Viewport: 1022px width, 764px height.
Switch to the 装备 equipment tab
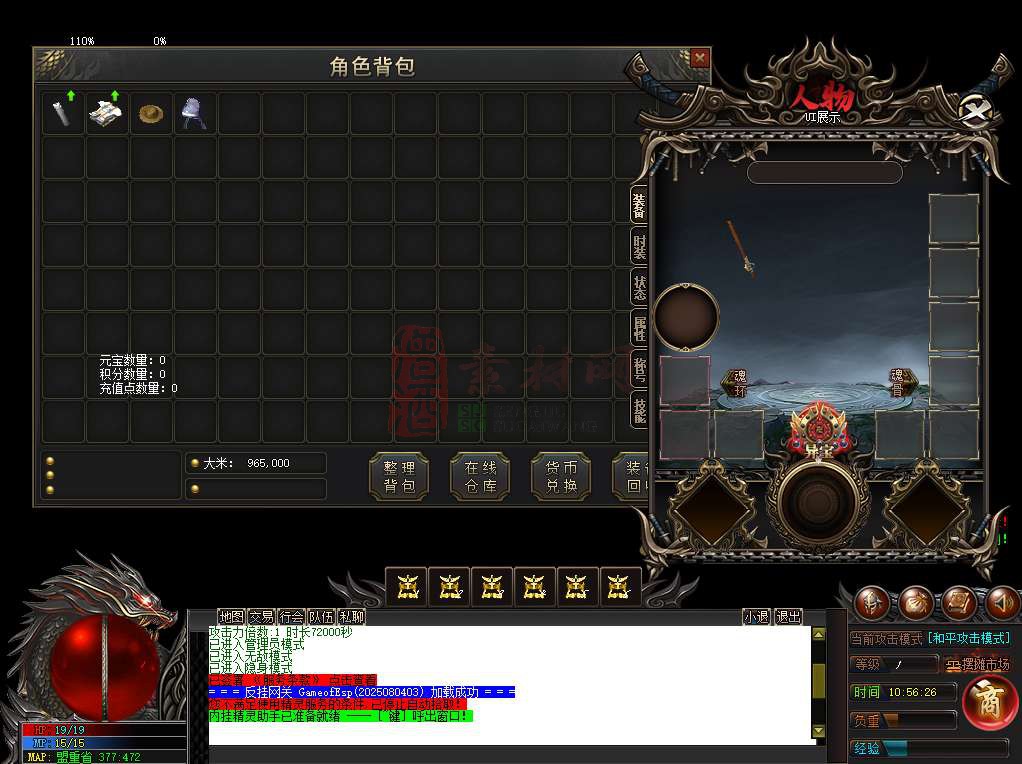point(639,204)
